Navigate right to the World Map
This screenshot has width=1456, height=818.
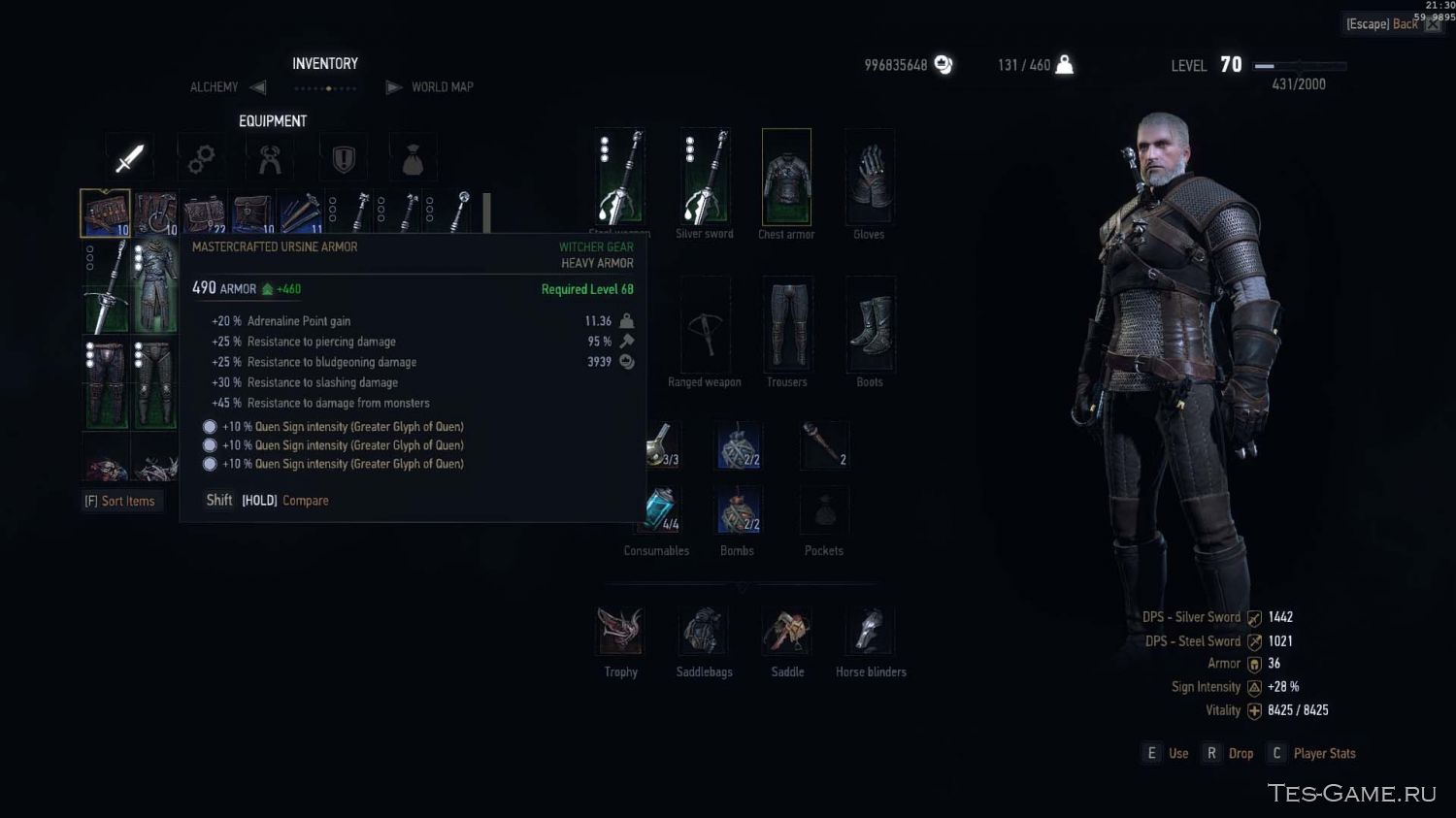(394, 87)
